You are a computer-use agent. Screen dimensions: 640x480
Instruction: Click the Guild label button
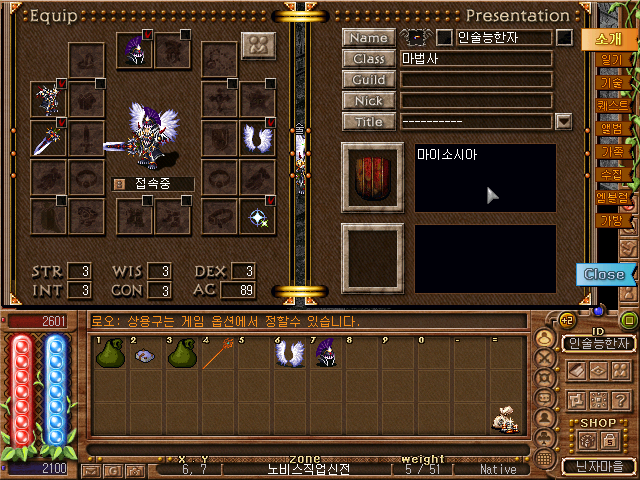click(368, 79)
